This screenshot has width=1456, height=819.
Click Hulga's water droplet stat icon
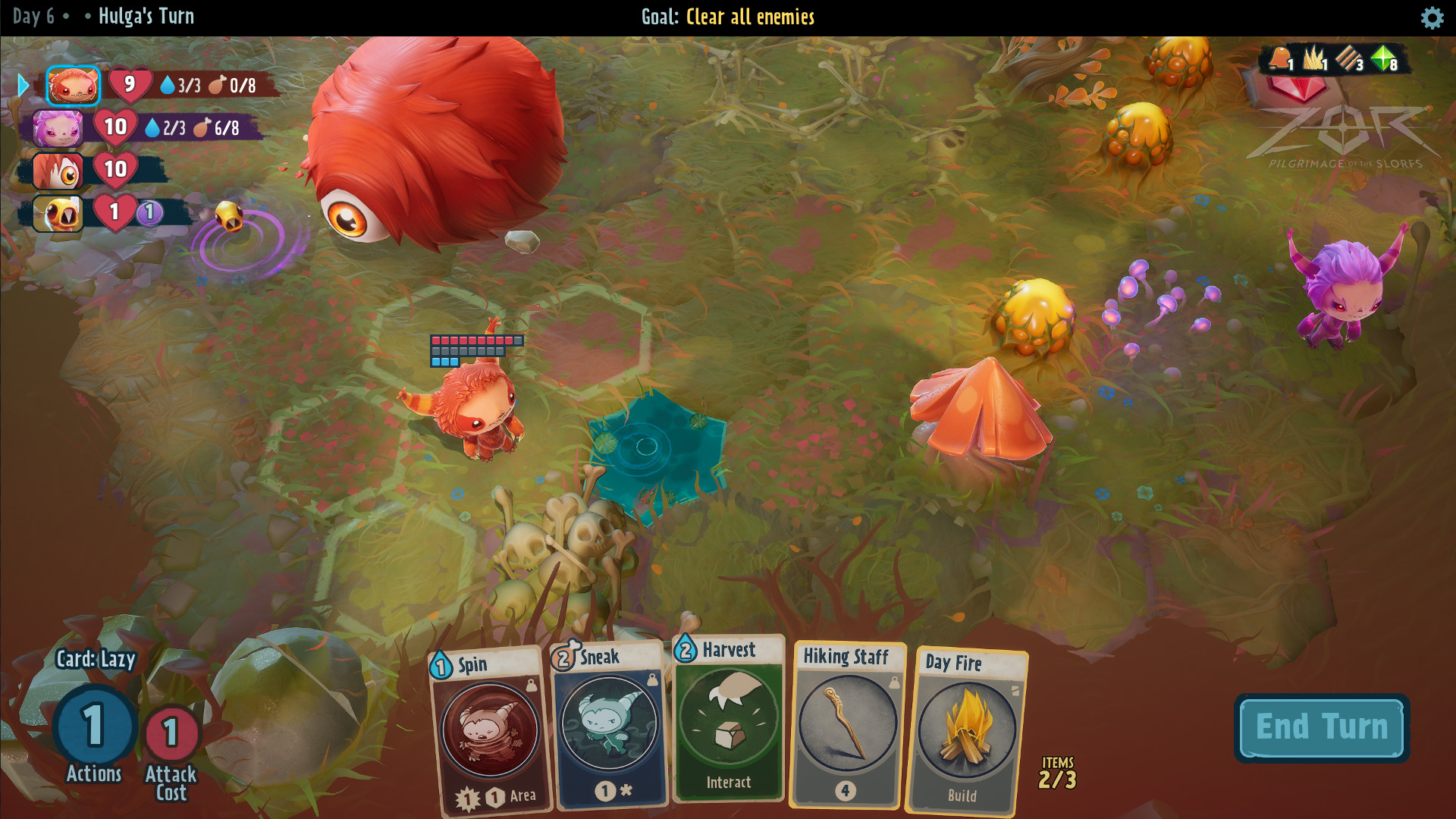pos(168,85)
